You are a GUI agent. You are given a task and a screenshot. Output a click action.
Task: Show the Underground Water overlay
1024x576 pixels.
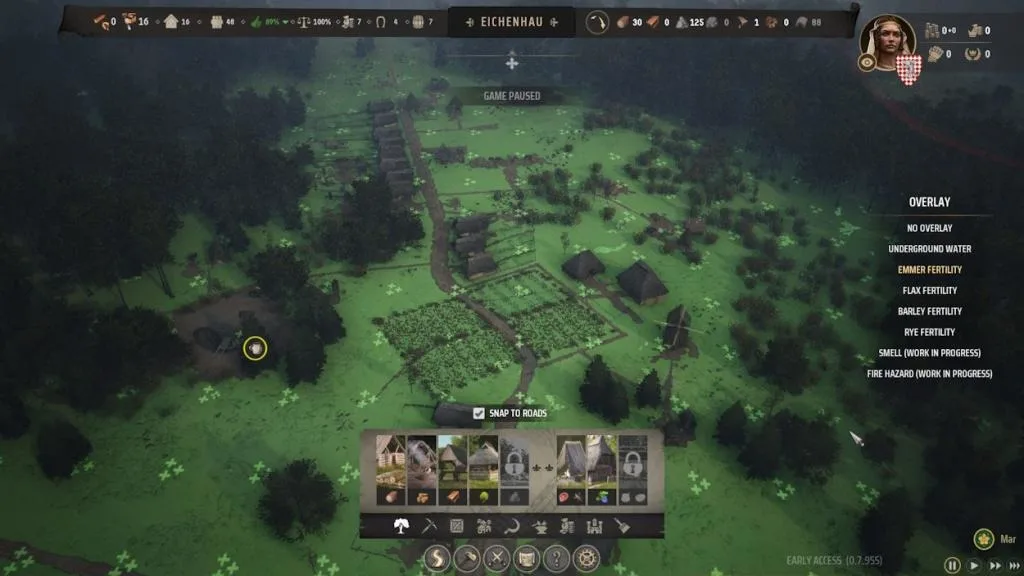tap(929, 249)
